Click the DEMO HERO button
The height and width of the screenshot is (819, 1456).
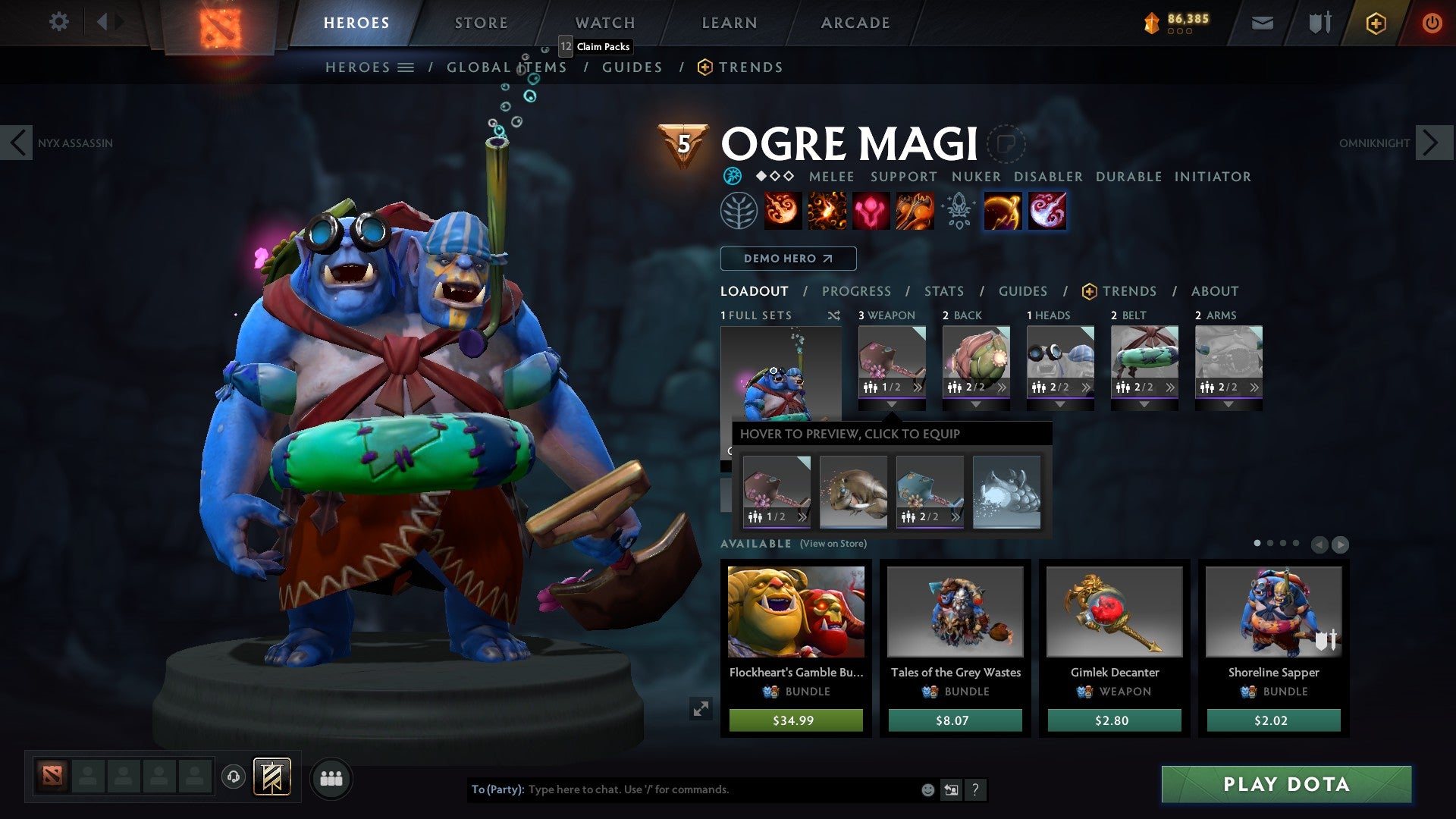(x=787, y=259)
